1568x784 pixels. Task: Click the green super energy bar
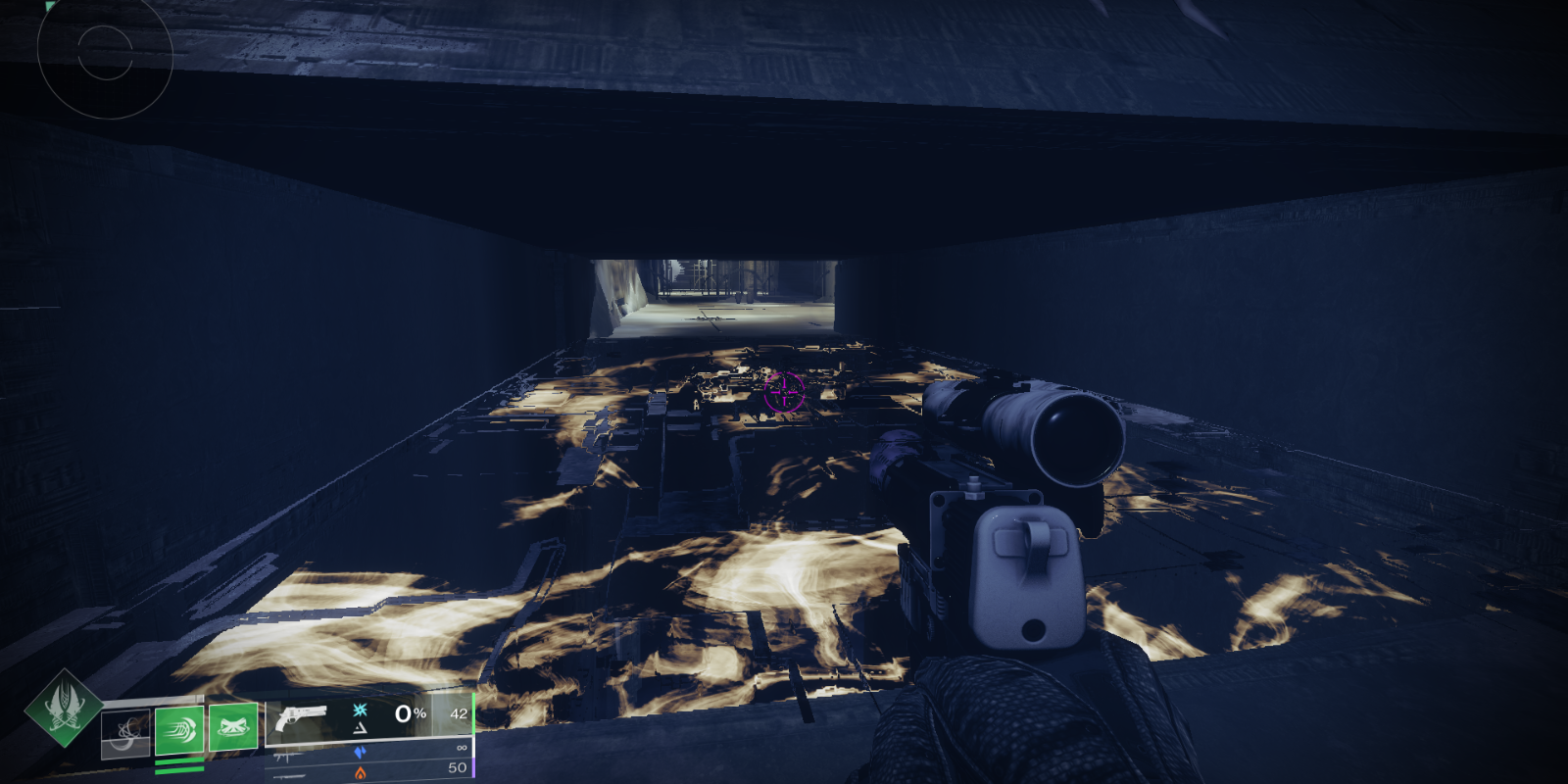474,713
